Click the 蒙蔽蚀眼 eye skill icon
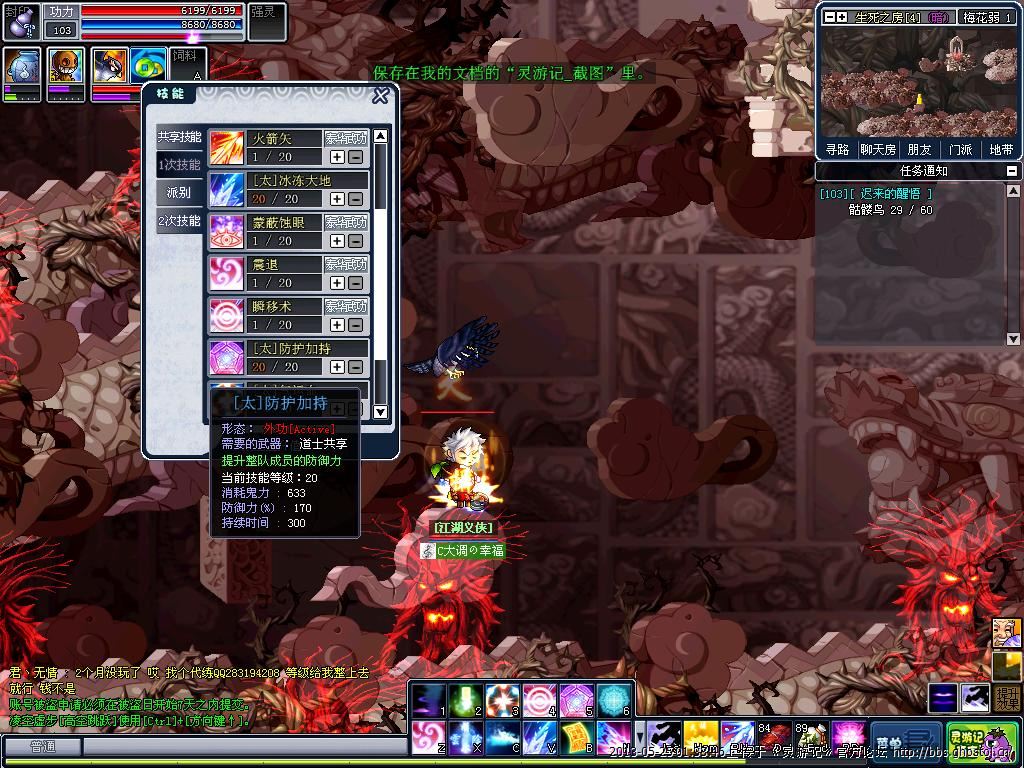 pyautogui.click(x=226, y=231)
